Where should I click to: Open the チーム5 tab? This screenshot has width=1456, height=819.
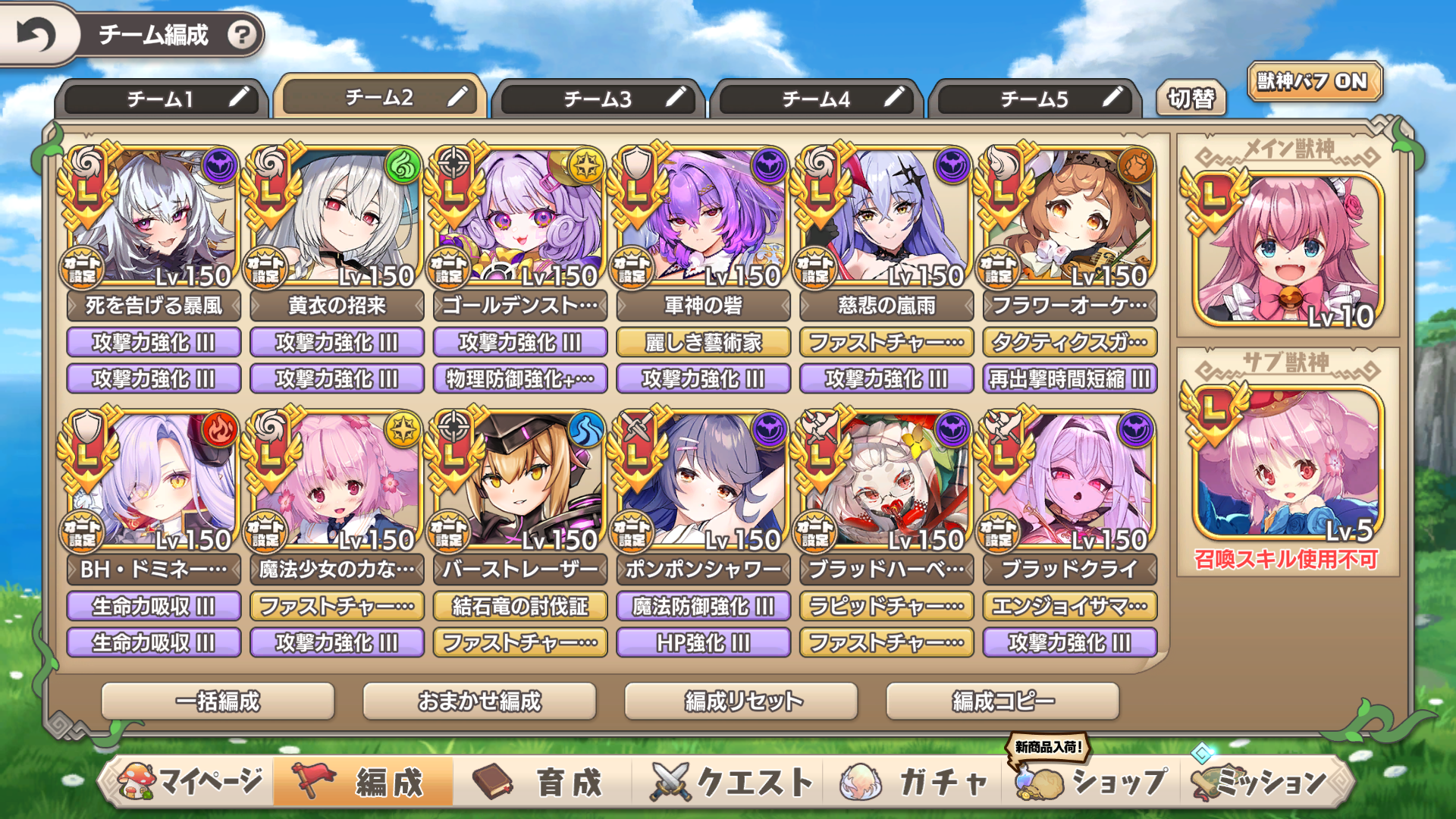(x=1034, y=99)
